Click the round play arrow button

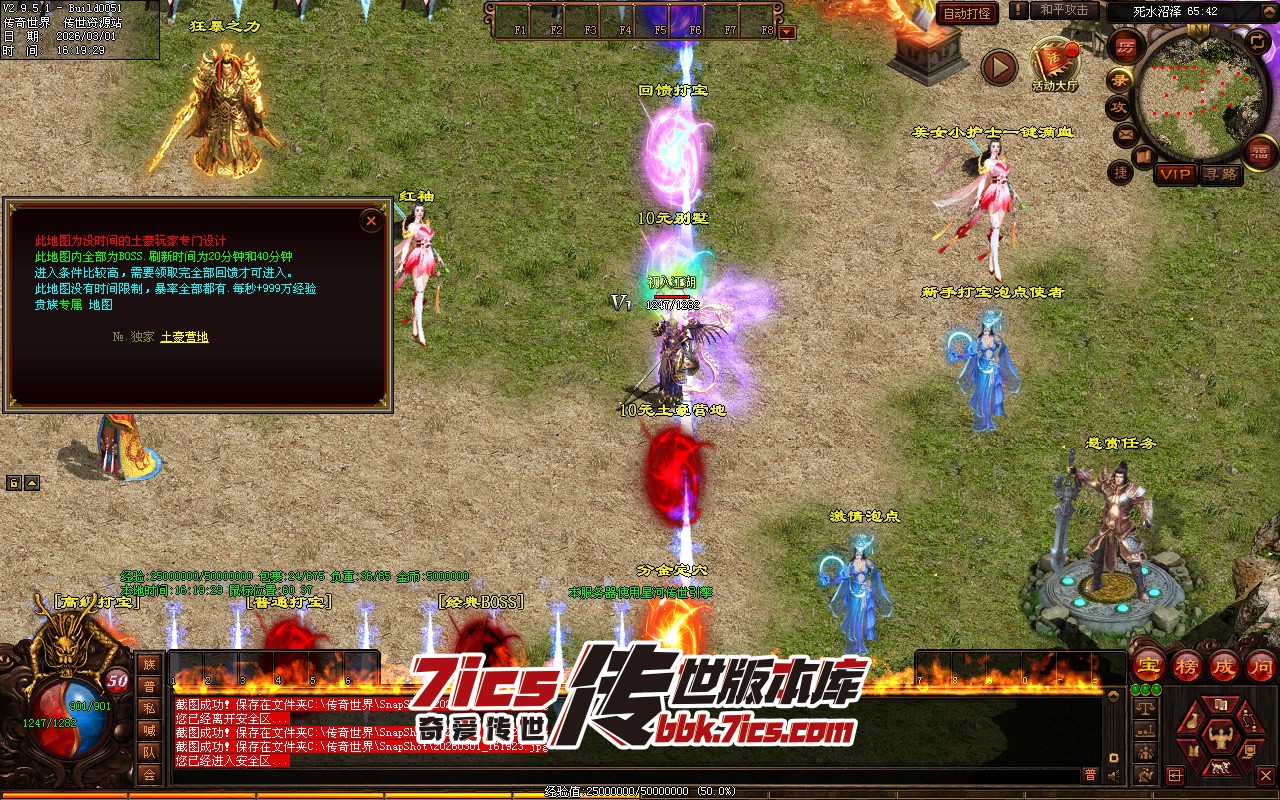(x=998, y=67)
